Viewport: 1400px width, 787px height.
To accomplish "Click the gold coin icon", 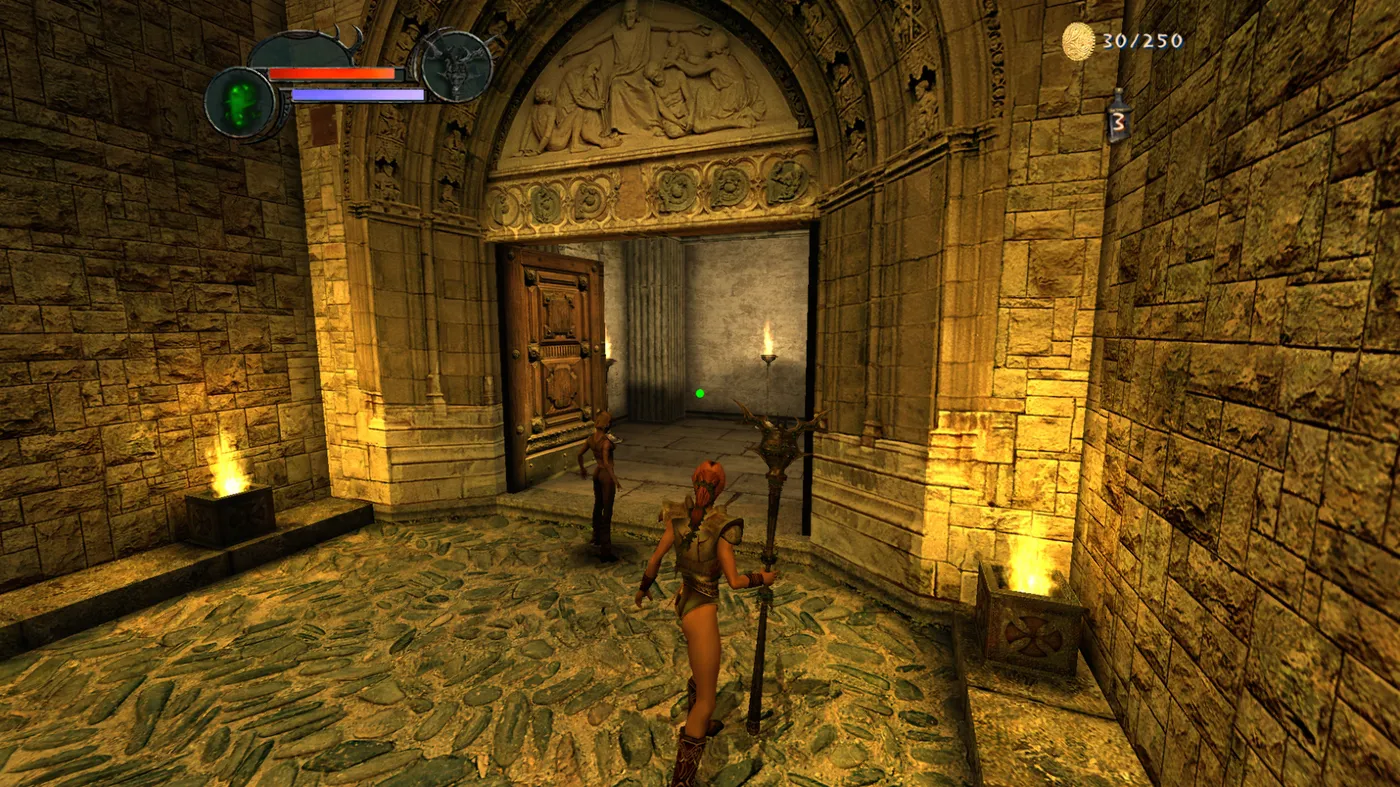I will [1078, 41].
